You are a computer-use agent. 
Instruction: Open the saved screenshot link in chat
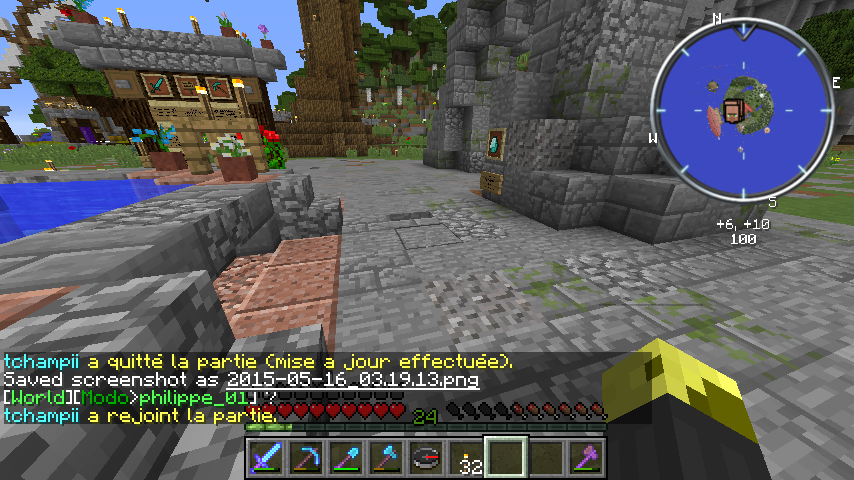point(352,381)
